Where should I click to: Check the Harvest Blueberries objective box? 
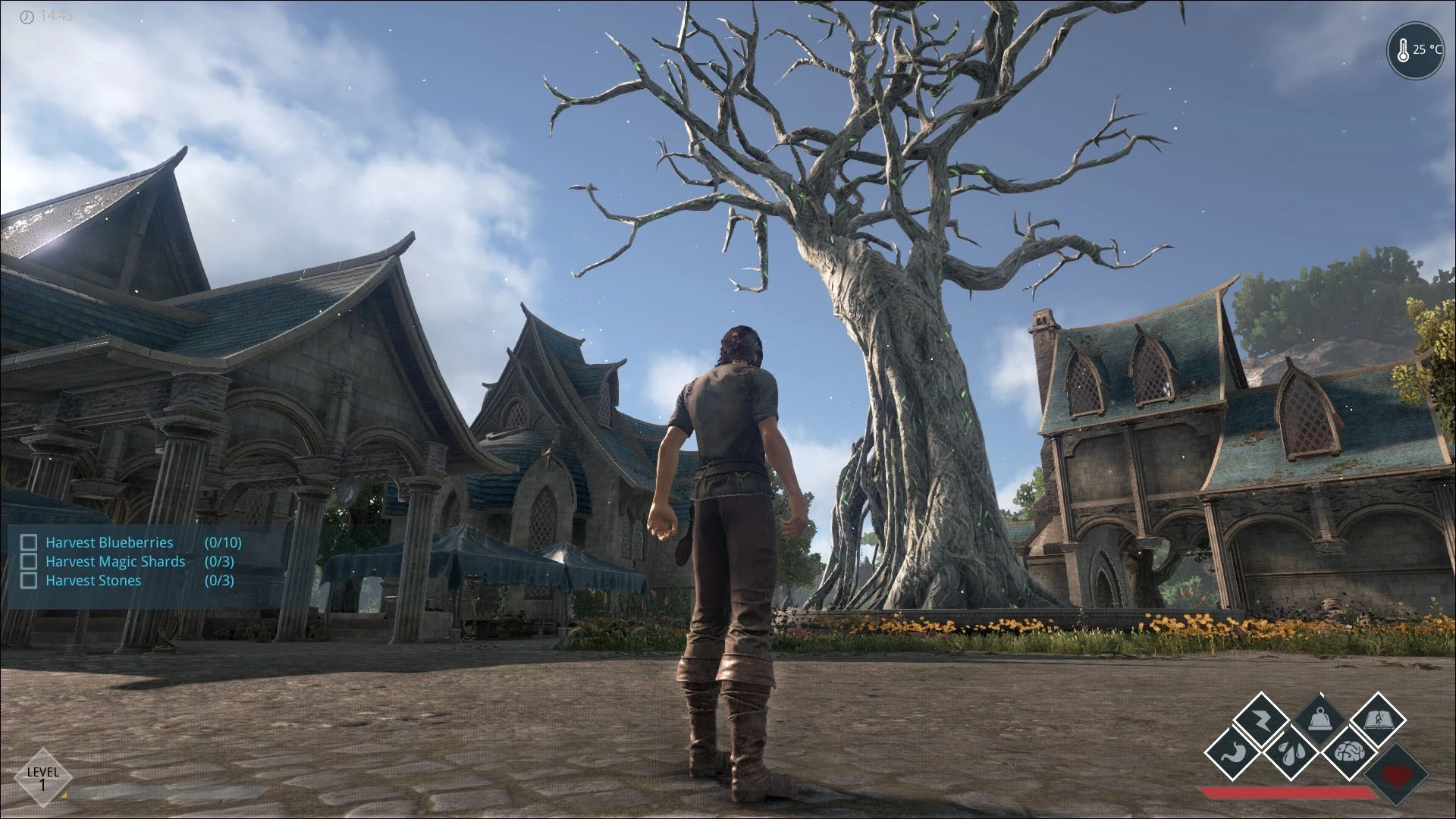point(29,542)
